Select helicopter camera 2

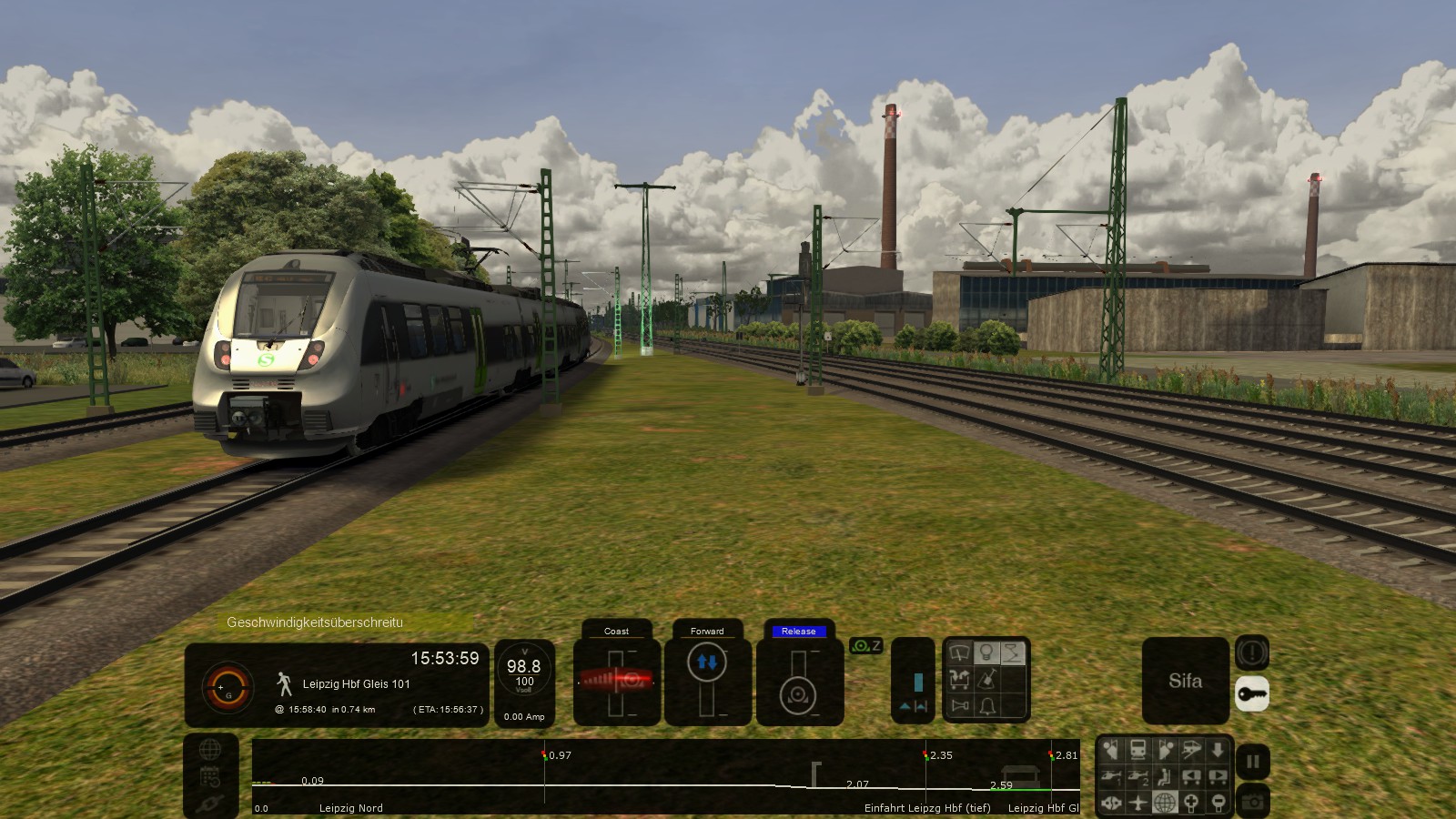[x=1137, y=776]
